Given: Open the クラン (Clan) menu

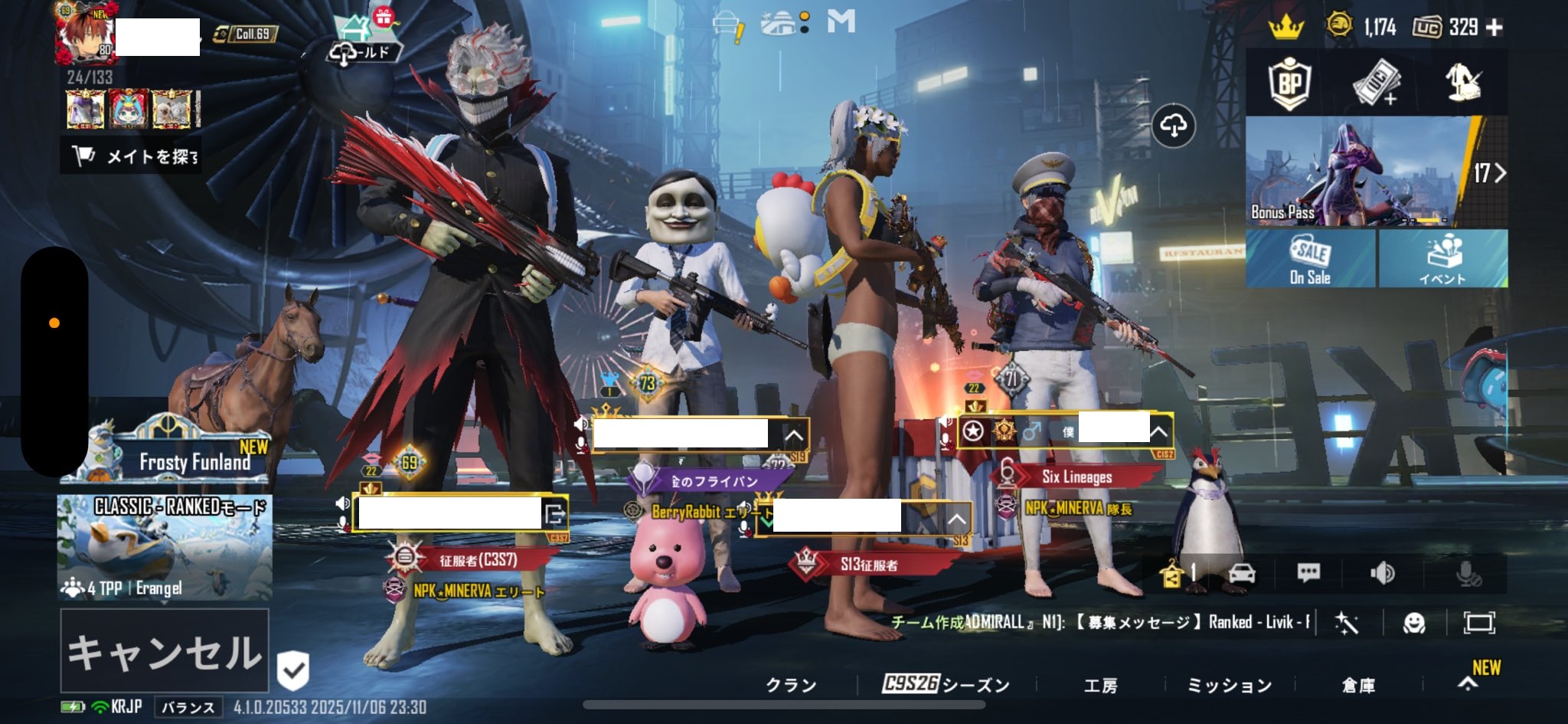Looking at the screenshot, I should pyautogui.click(x=791, y=685).
